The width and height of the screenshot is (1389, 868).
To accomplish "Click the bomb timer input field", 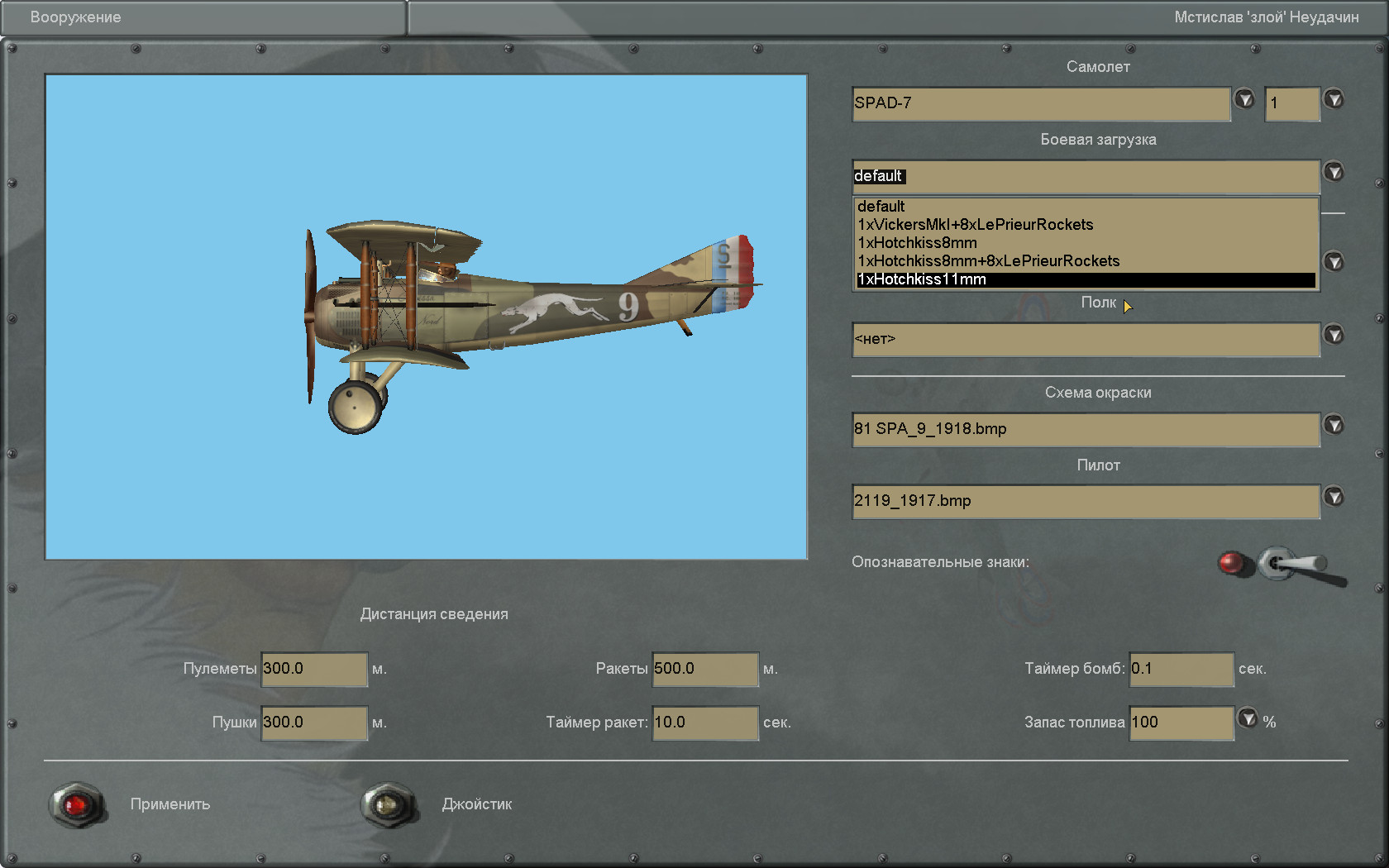I will [x=1181, y=669].
